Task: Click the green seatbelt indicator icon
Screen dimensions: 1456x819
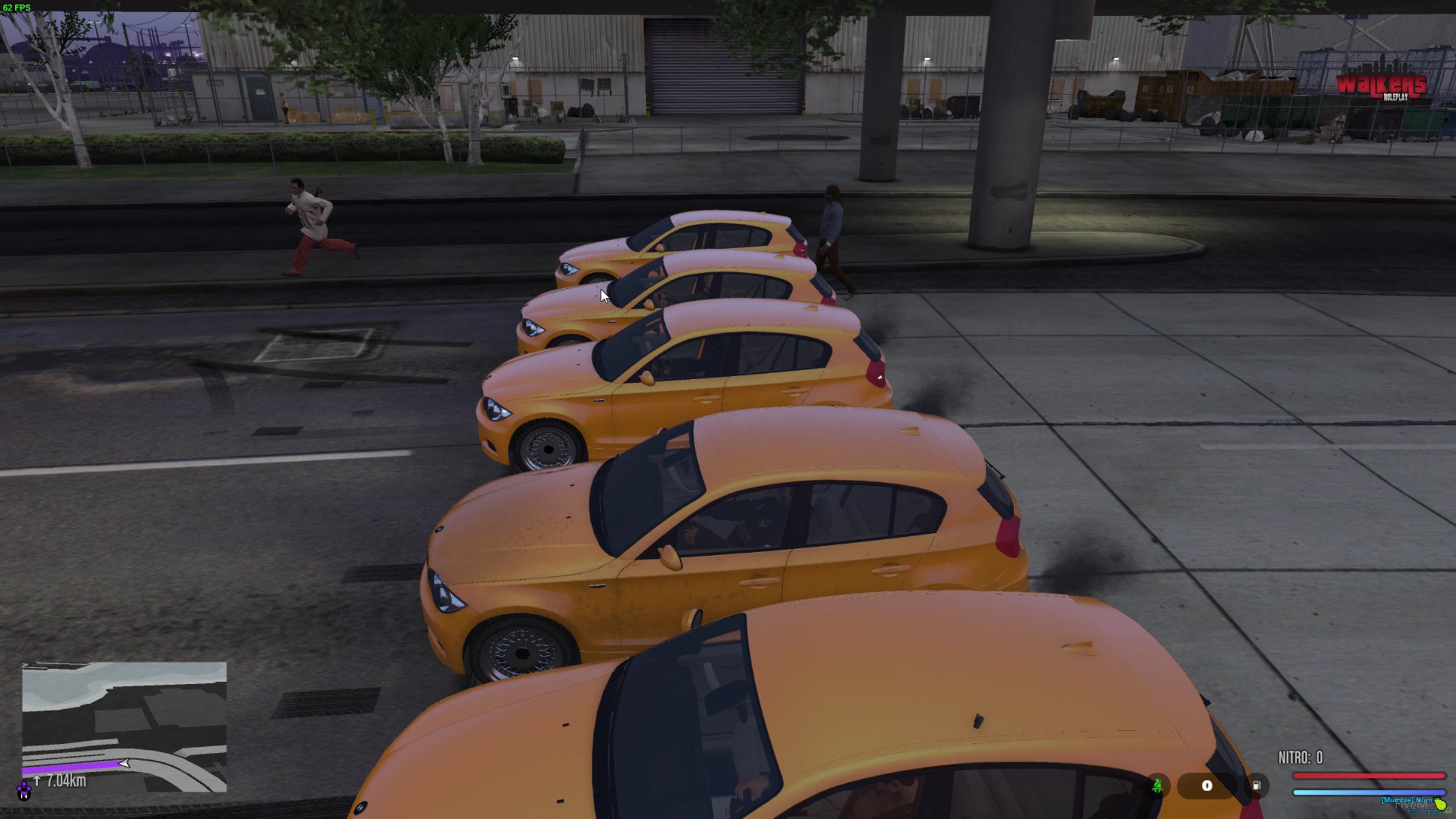Action: (x=1158, y=786)
